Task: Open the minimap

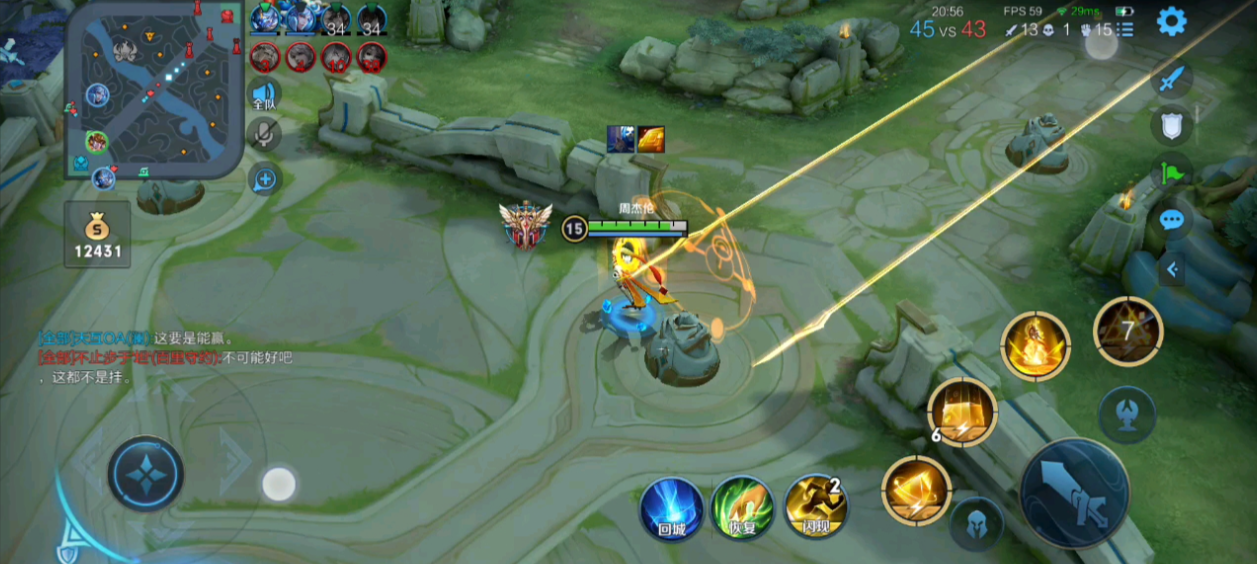Action: (156, 88)
